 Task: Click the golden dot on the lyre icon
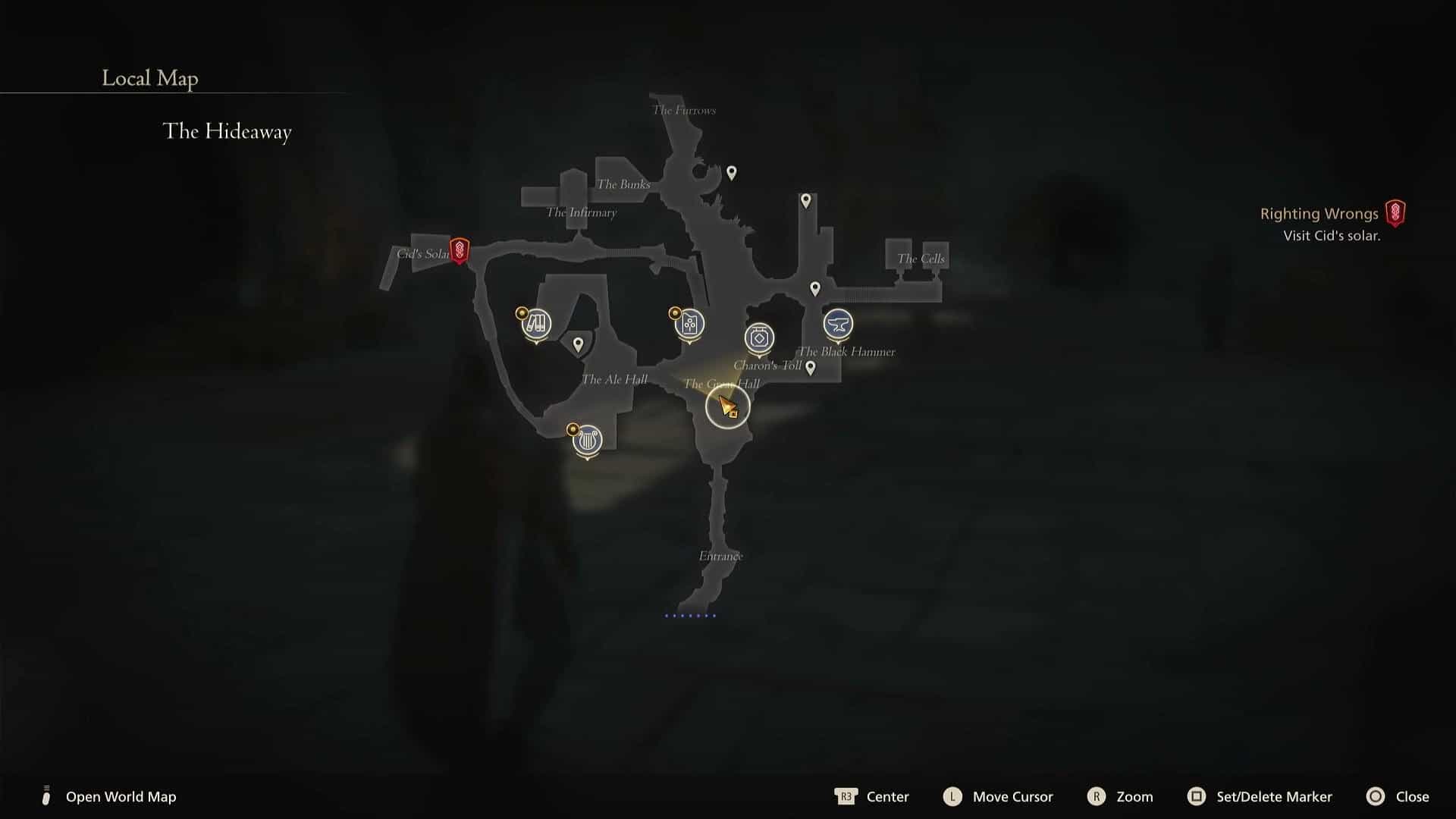(572, 428)
